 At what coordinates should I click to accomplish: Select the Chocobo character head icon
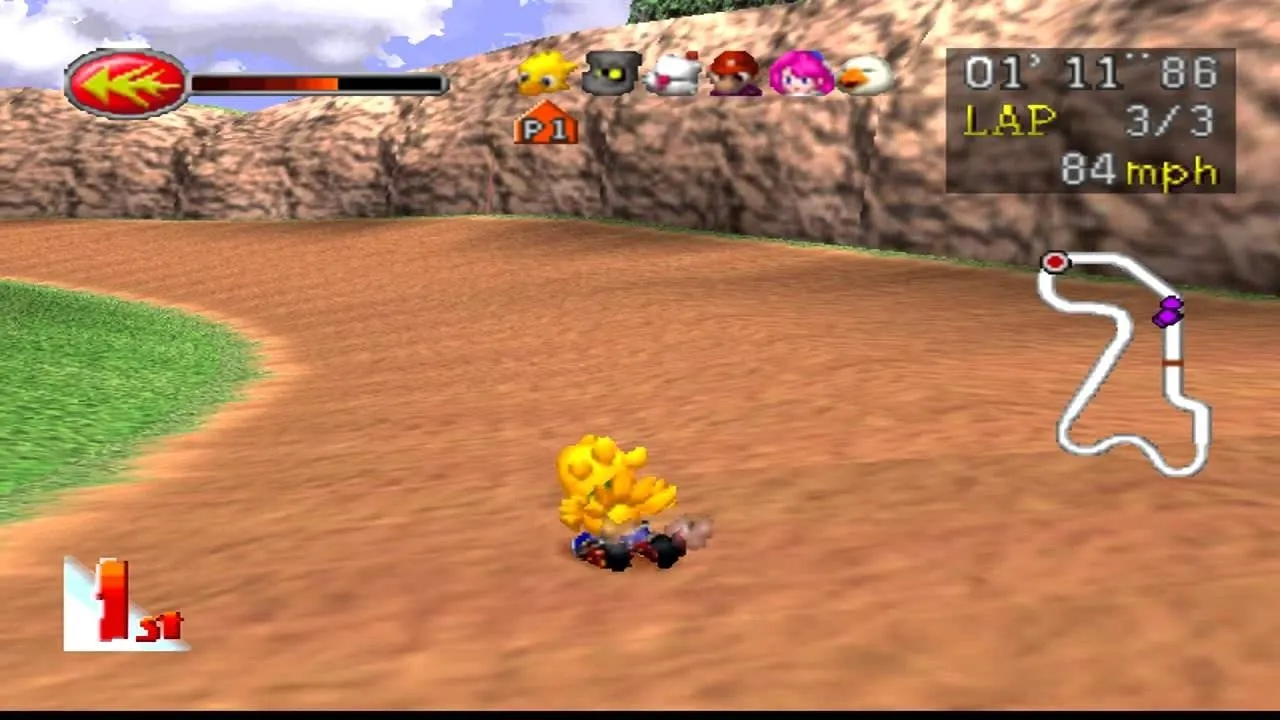pyautogui.click(x=543, y=75)
